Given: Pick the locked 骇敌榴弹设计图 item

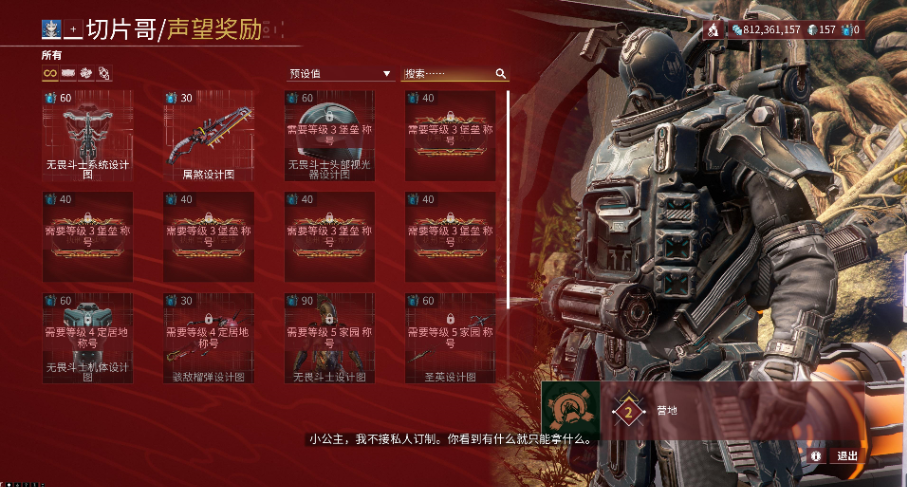Looking at the screenshot, I should [208, 338].
